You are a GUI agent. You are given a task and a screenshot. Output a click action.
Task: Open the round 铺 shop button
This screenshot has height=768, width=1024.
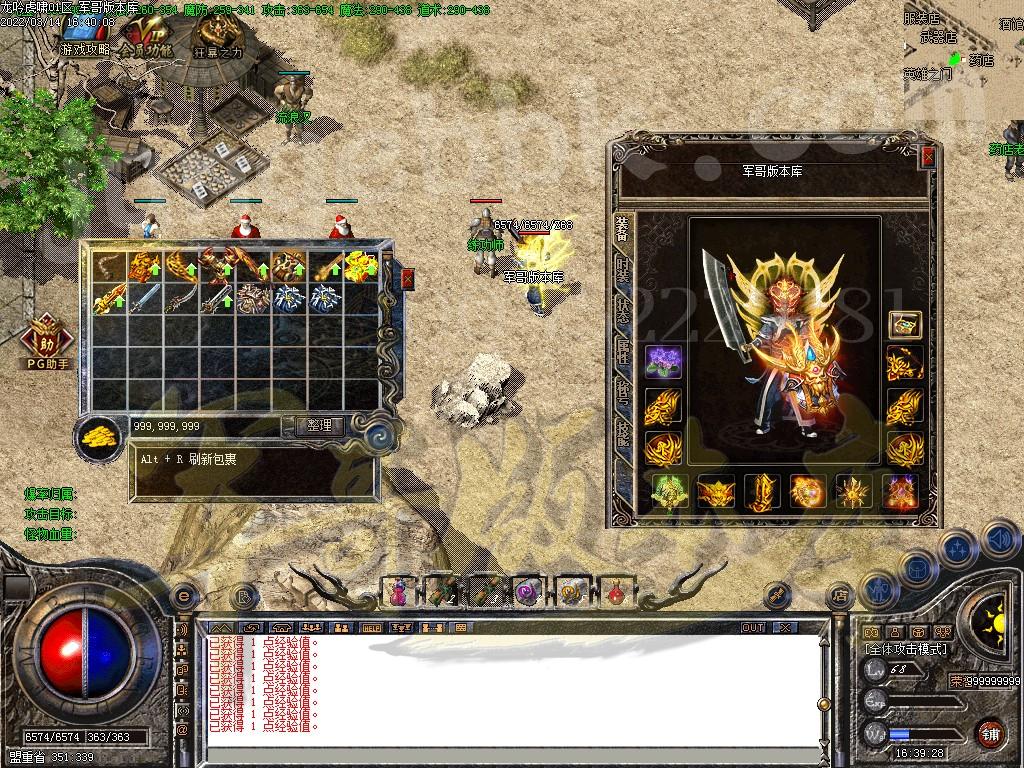(991, 733)
